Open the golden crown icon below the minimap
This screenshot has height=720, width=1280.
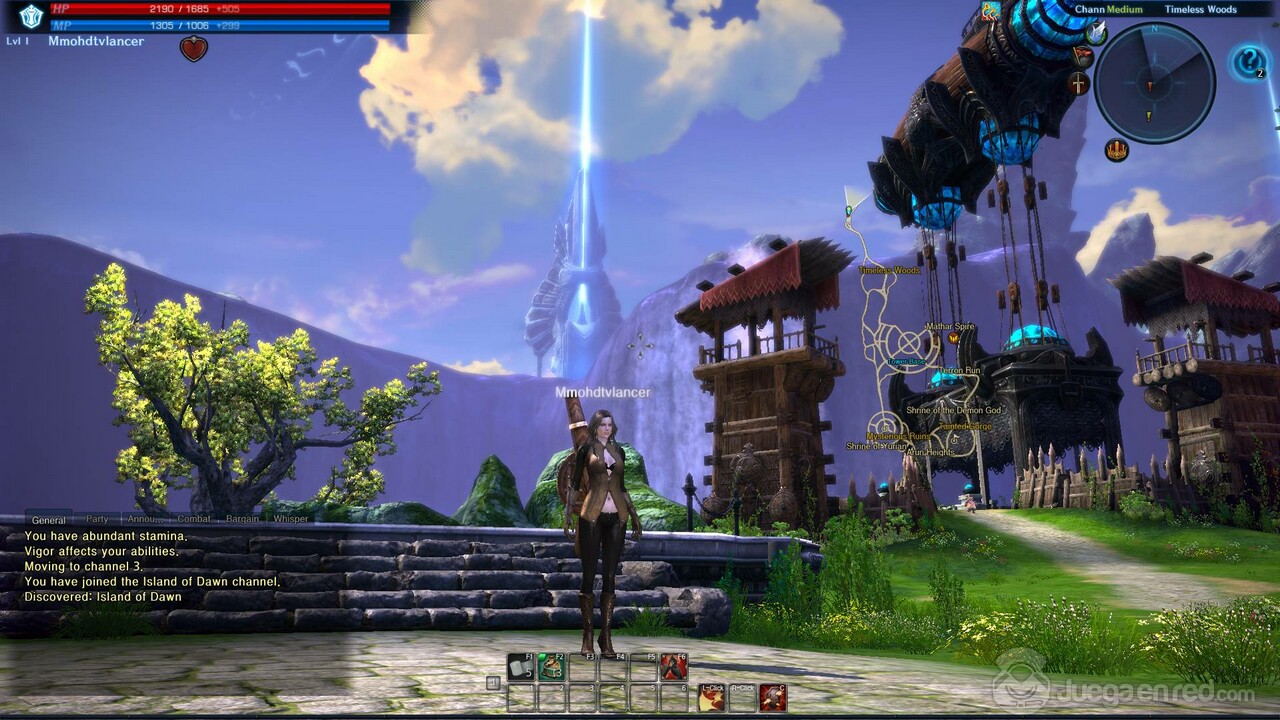pyautogui.click(x=1116, y=150)
